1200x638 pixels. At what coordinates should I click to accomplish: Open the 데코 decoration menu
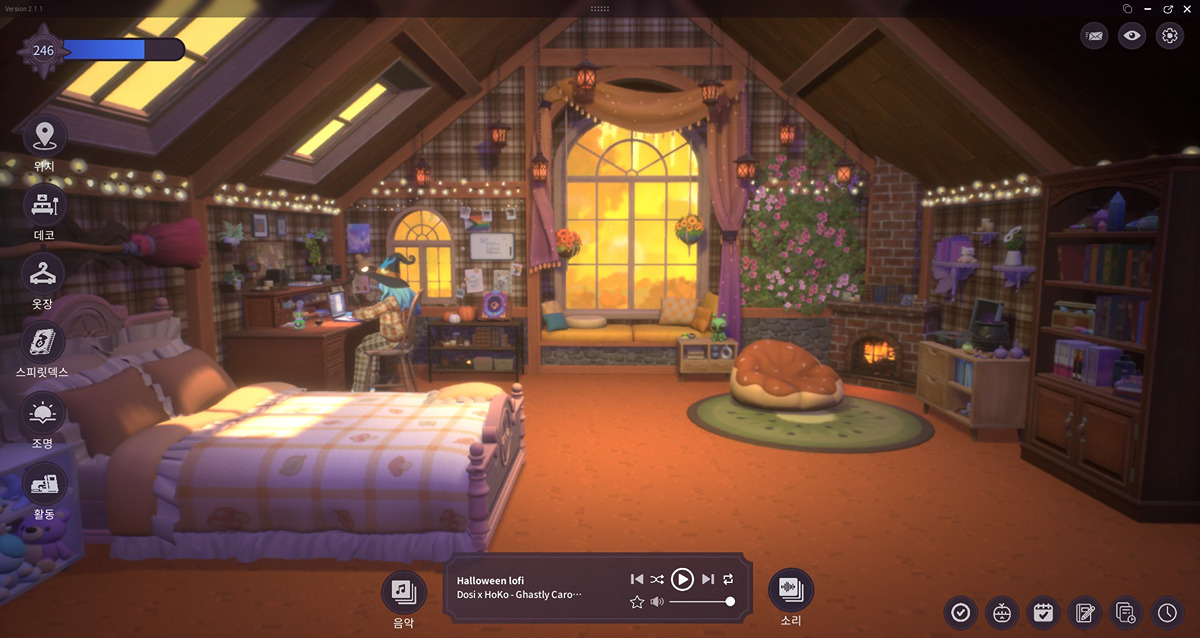click(44, 205)
